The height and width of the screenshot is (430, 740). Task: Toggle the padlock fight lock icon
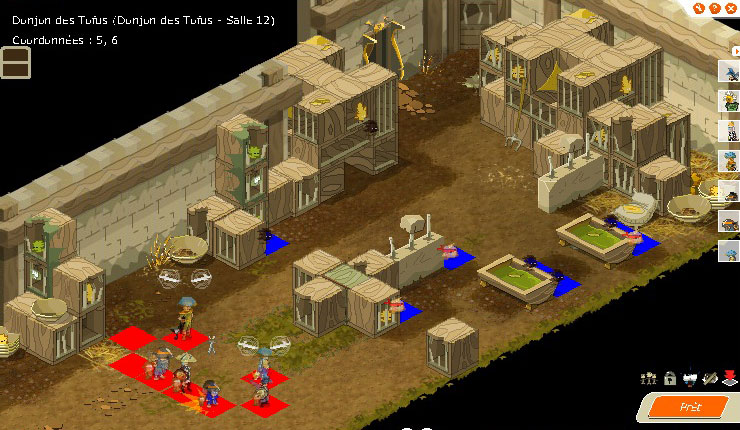click(x=669, y=378)
